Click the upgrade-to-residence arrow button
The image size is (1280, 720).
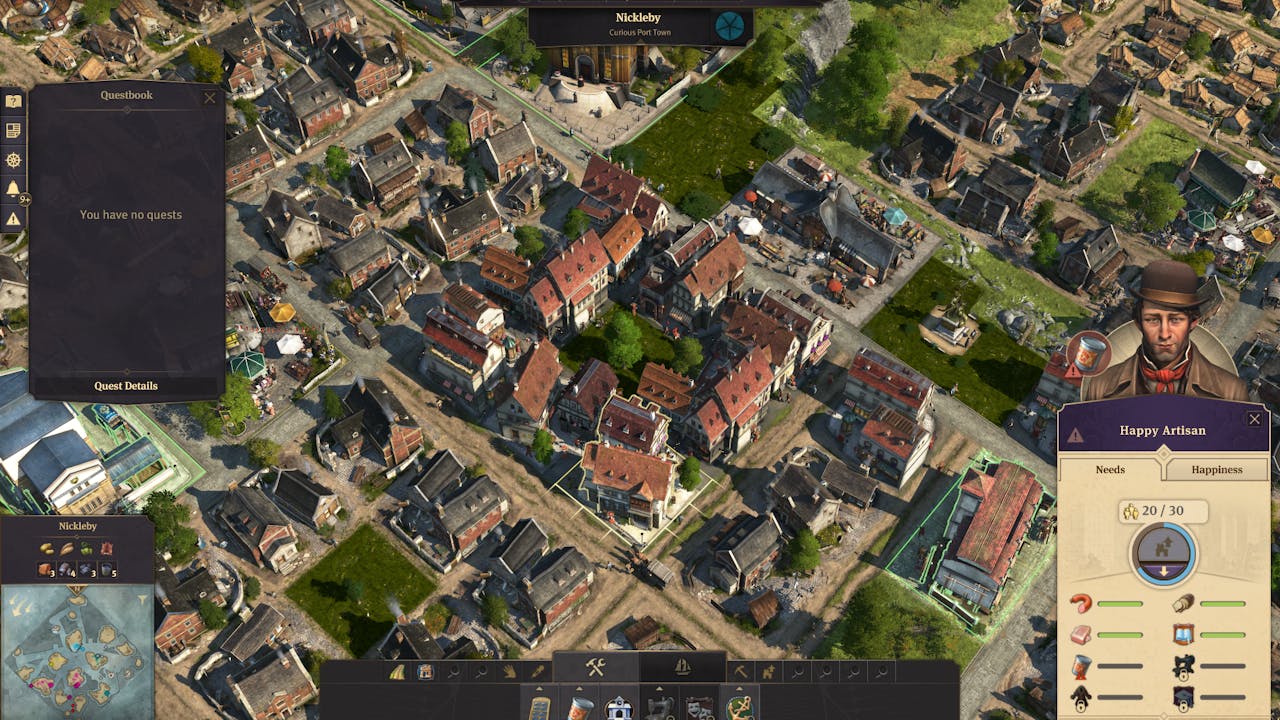click(x=1162, y=558)
